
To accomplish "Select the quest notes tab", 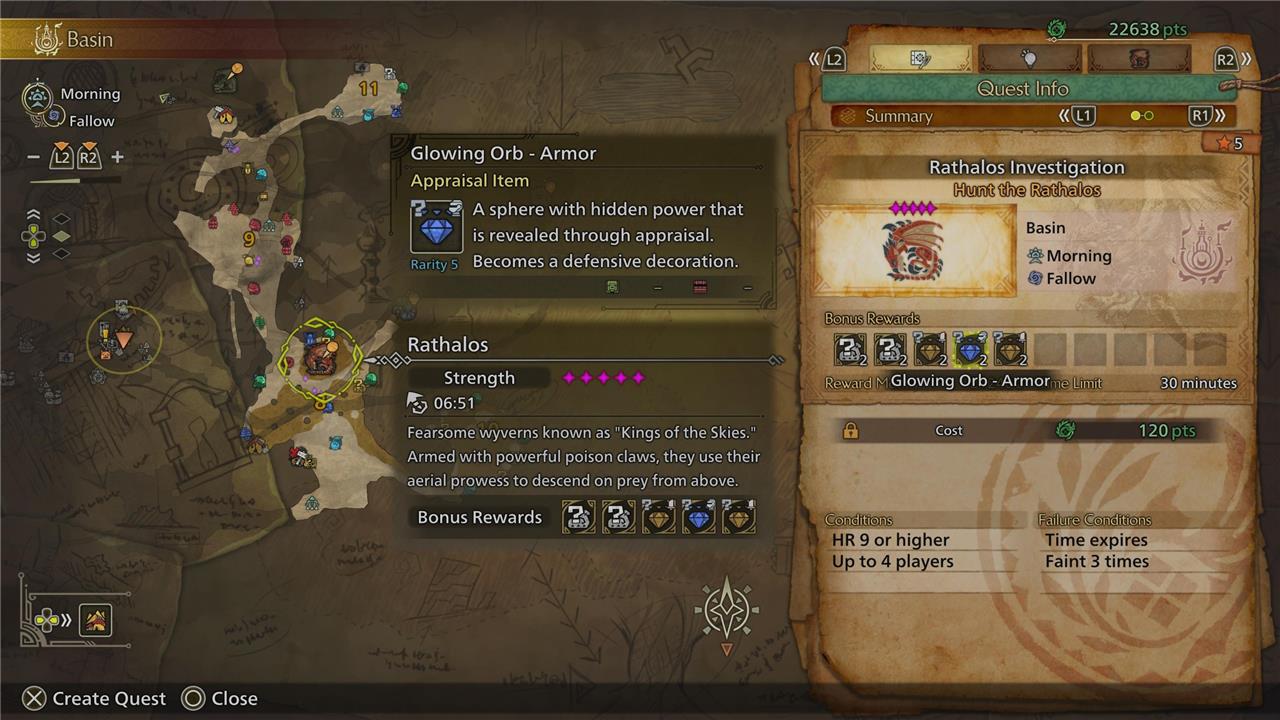I will pyautogui.click(x=920, y=59).
